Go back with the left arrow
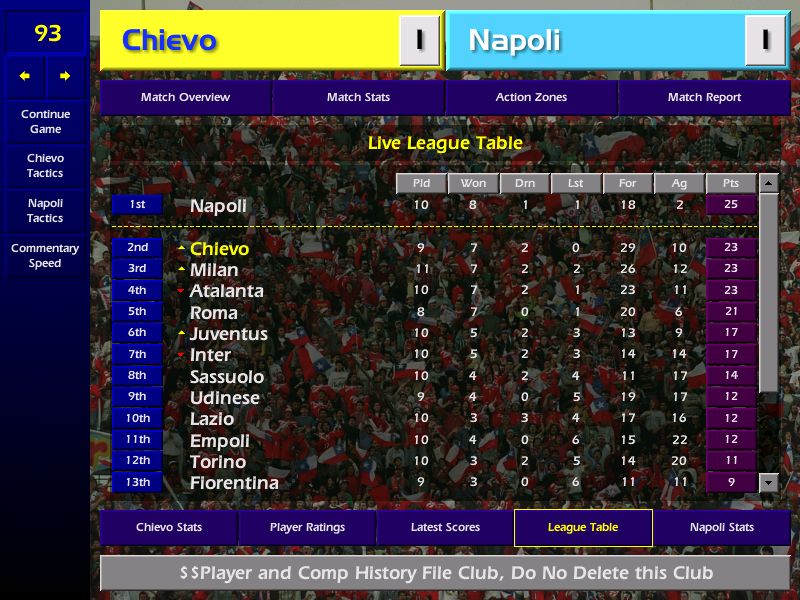The height and width of the screenshot is (600, 800). coord(25,76)
